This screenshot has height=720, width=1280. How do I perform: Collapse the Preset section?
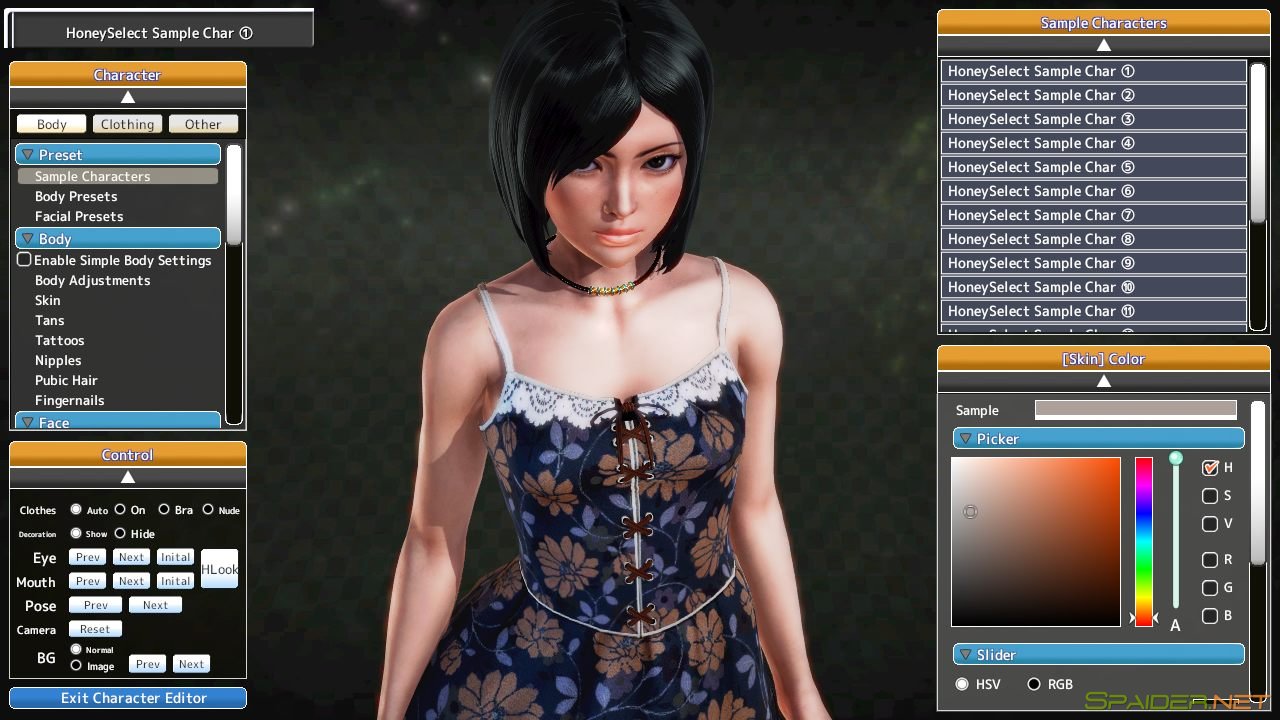click(119, 154)
